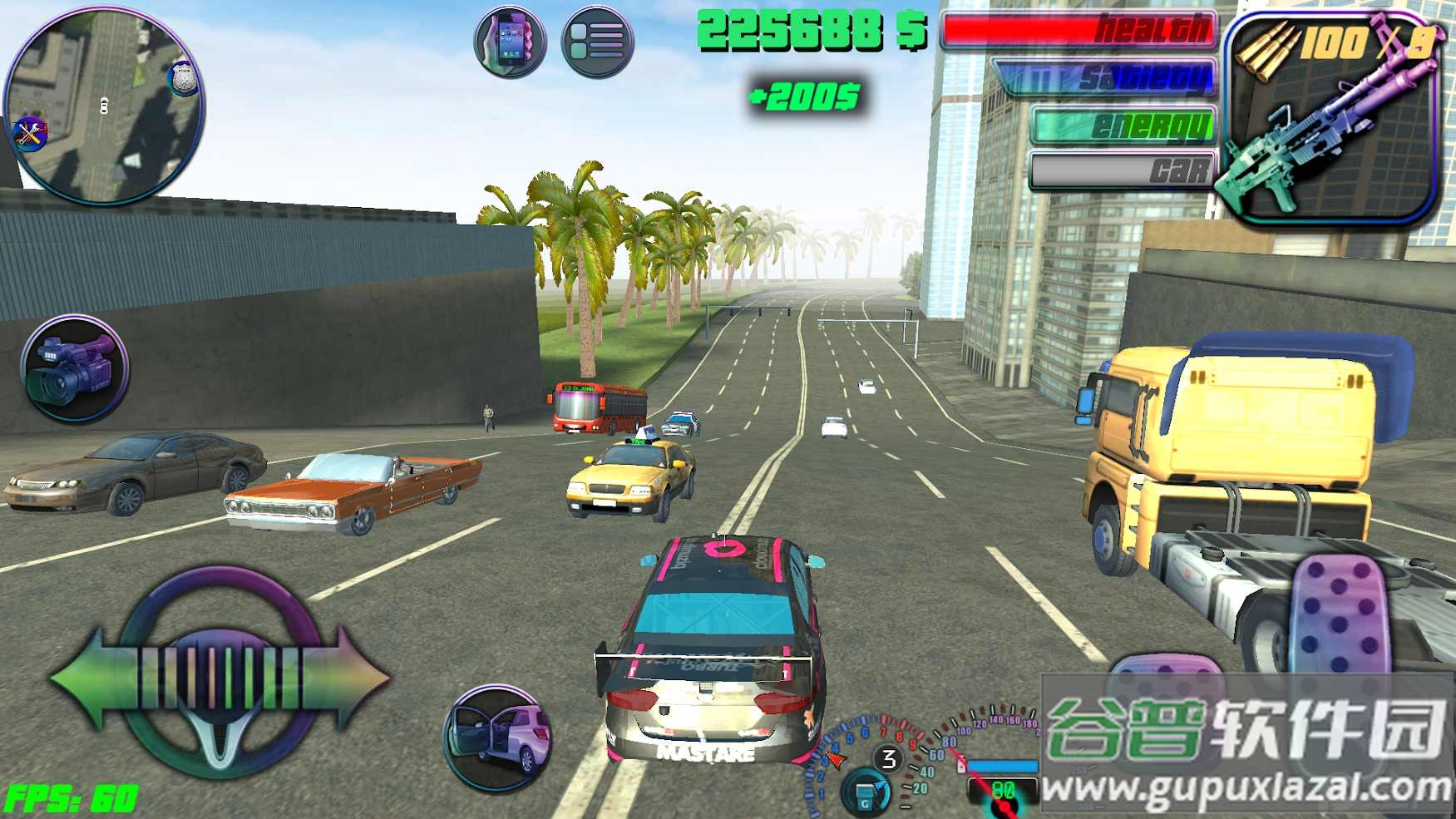Open the list menu icon
This screenshot has height=819, width=1456.
597,41
